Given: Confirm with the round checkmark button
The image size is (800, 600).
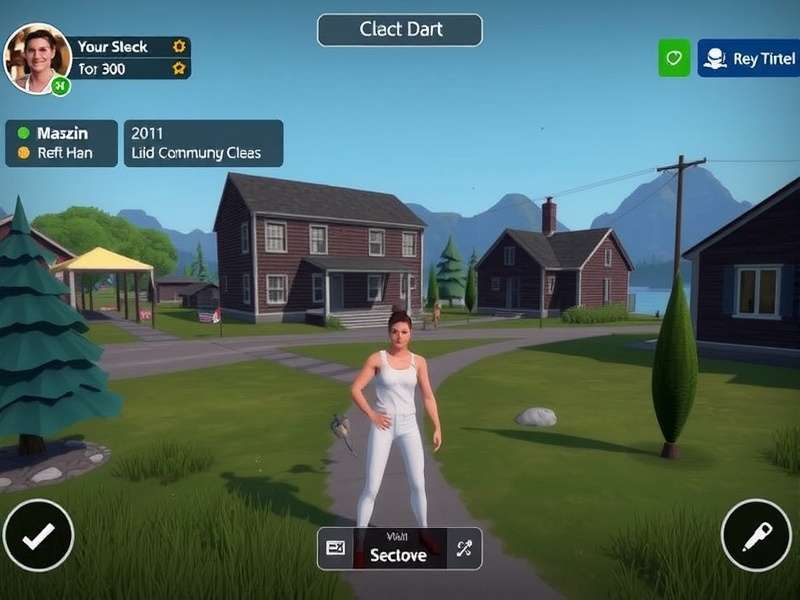Looking at the screenshot, I should coord(38,536).
